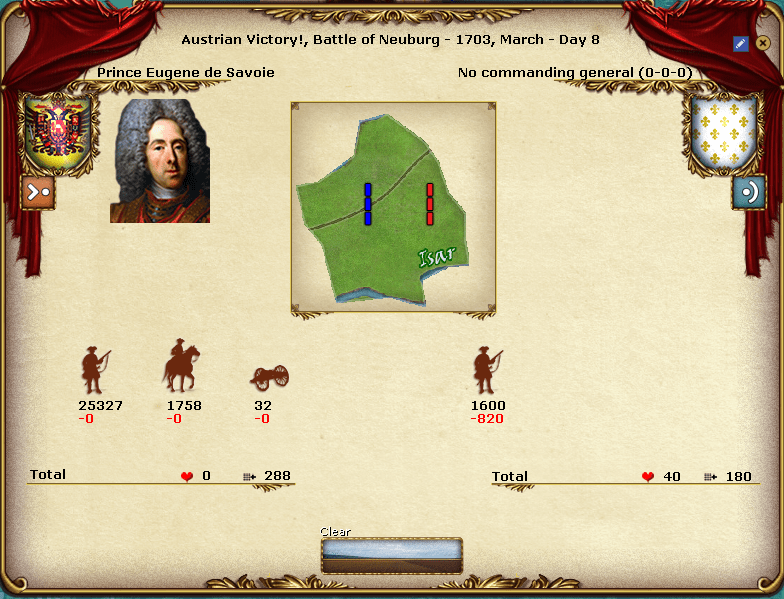Click the orange button under the Austrian crest

pyautogui.click(x=38, y=192)
